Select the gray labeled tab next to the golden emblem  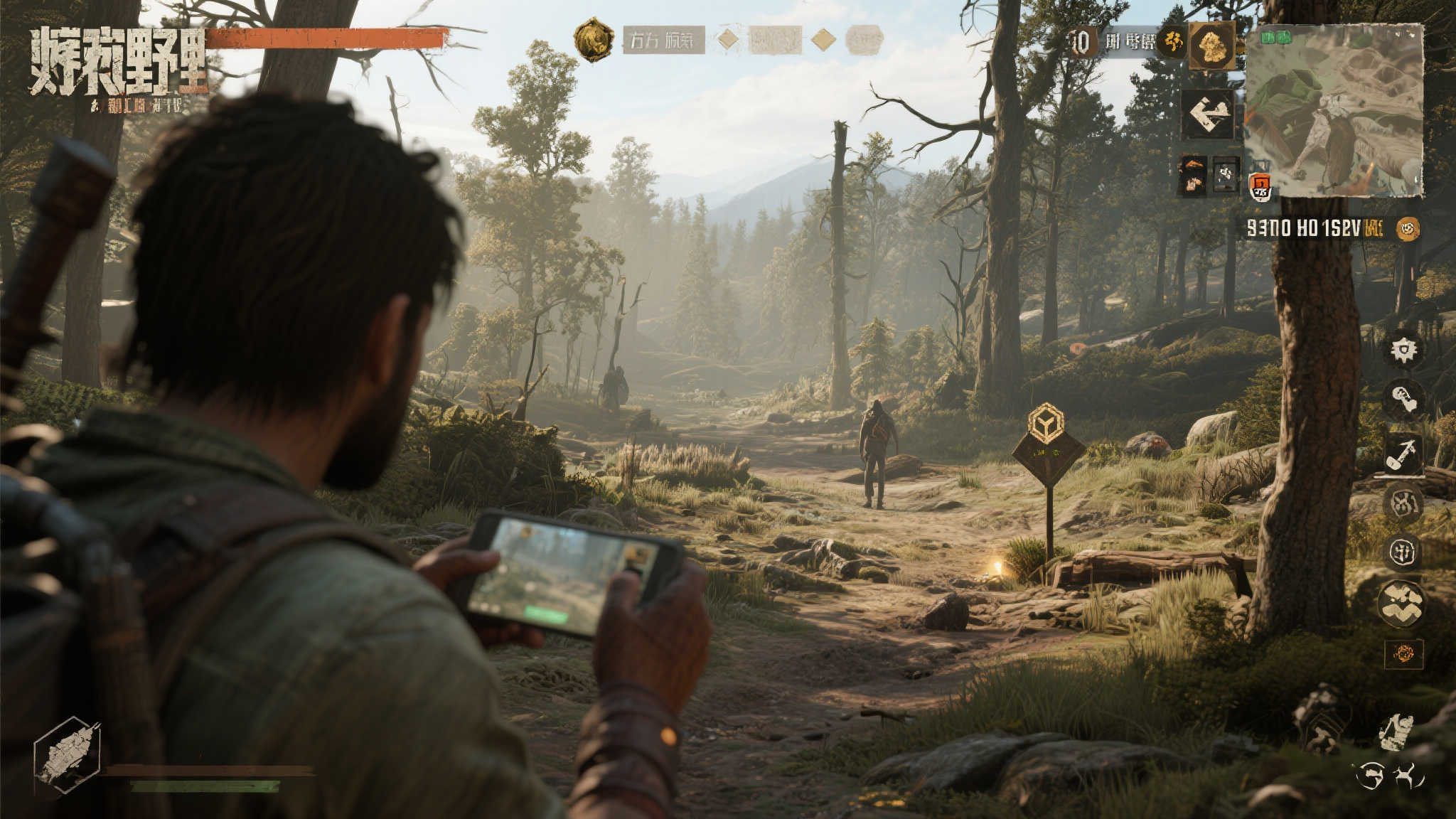(x=663, y=41)
